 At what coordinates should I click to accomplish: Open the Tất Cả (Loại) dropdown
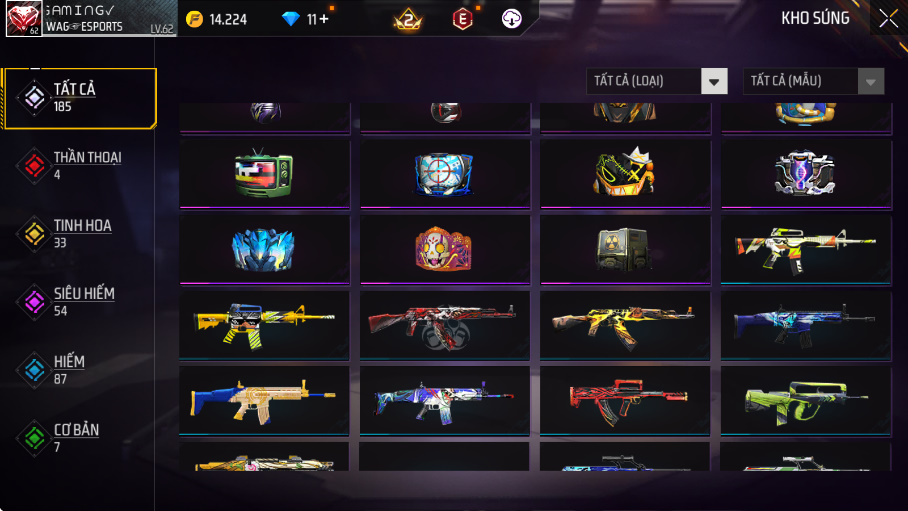click(x=657, y=81)
